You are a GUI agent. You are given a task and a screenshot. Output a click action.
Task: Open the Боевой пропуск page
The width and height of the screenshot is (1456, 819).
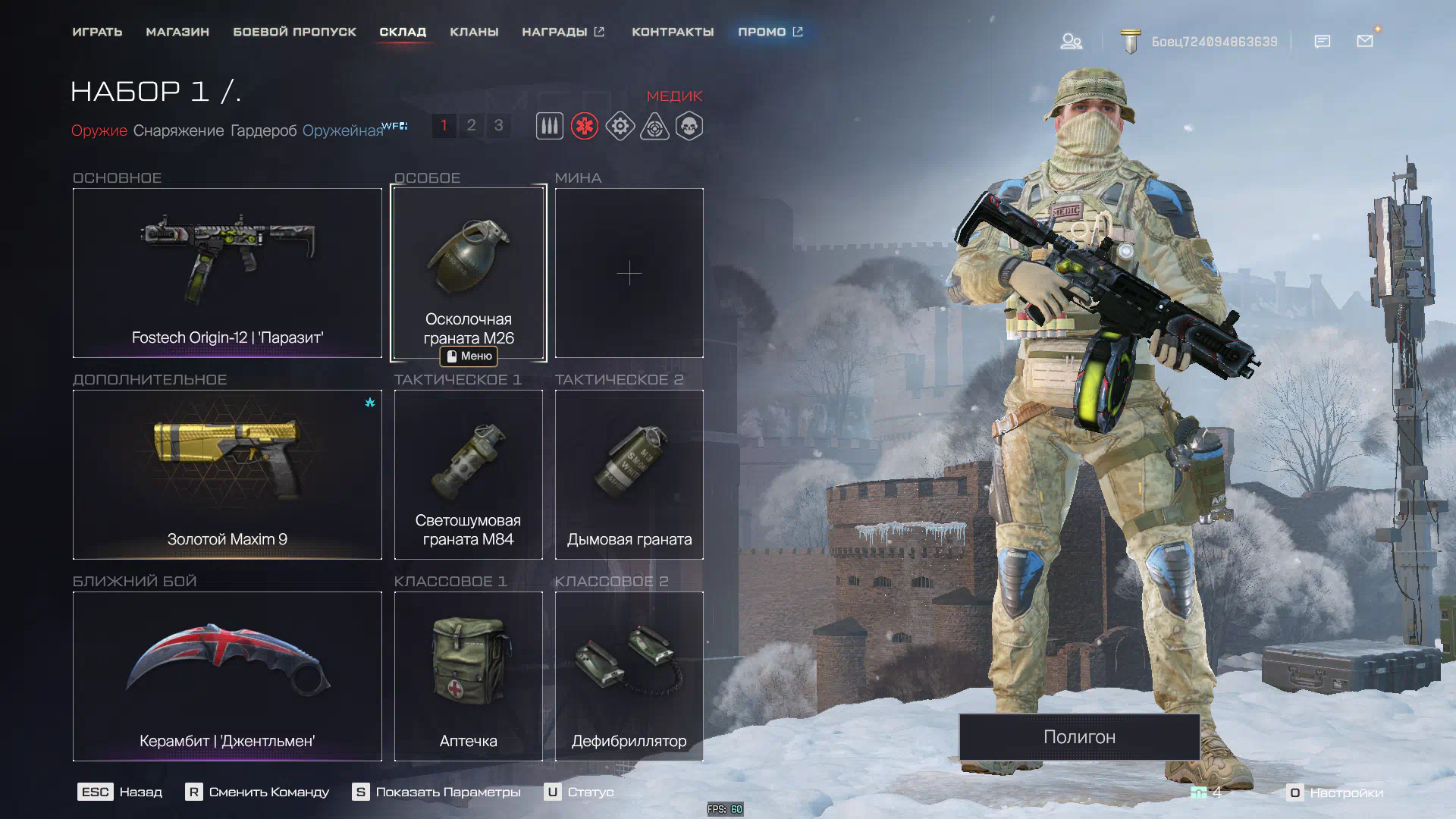pos(294,32)
